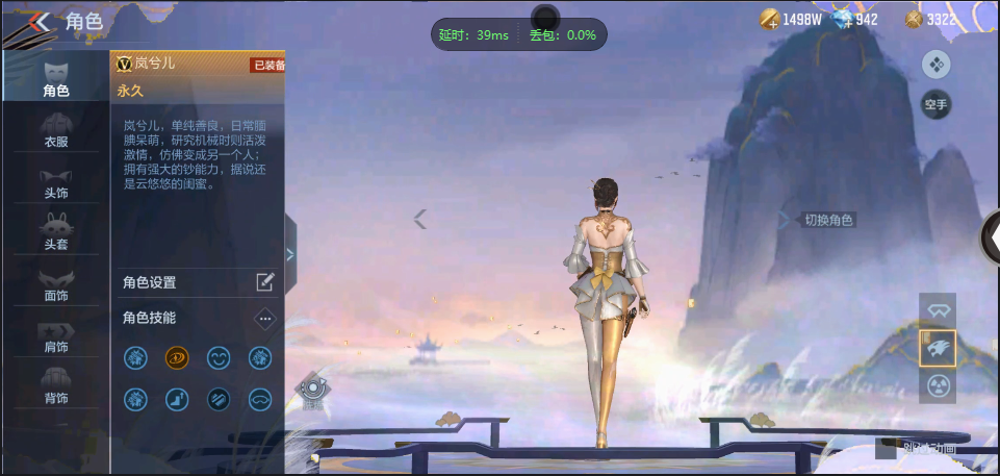Screen dimensions: 1000x476
Task: Switch to the 面饰 face accessory tab
Action: [x=55, y=283]
